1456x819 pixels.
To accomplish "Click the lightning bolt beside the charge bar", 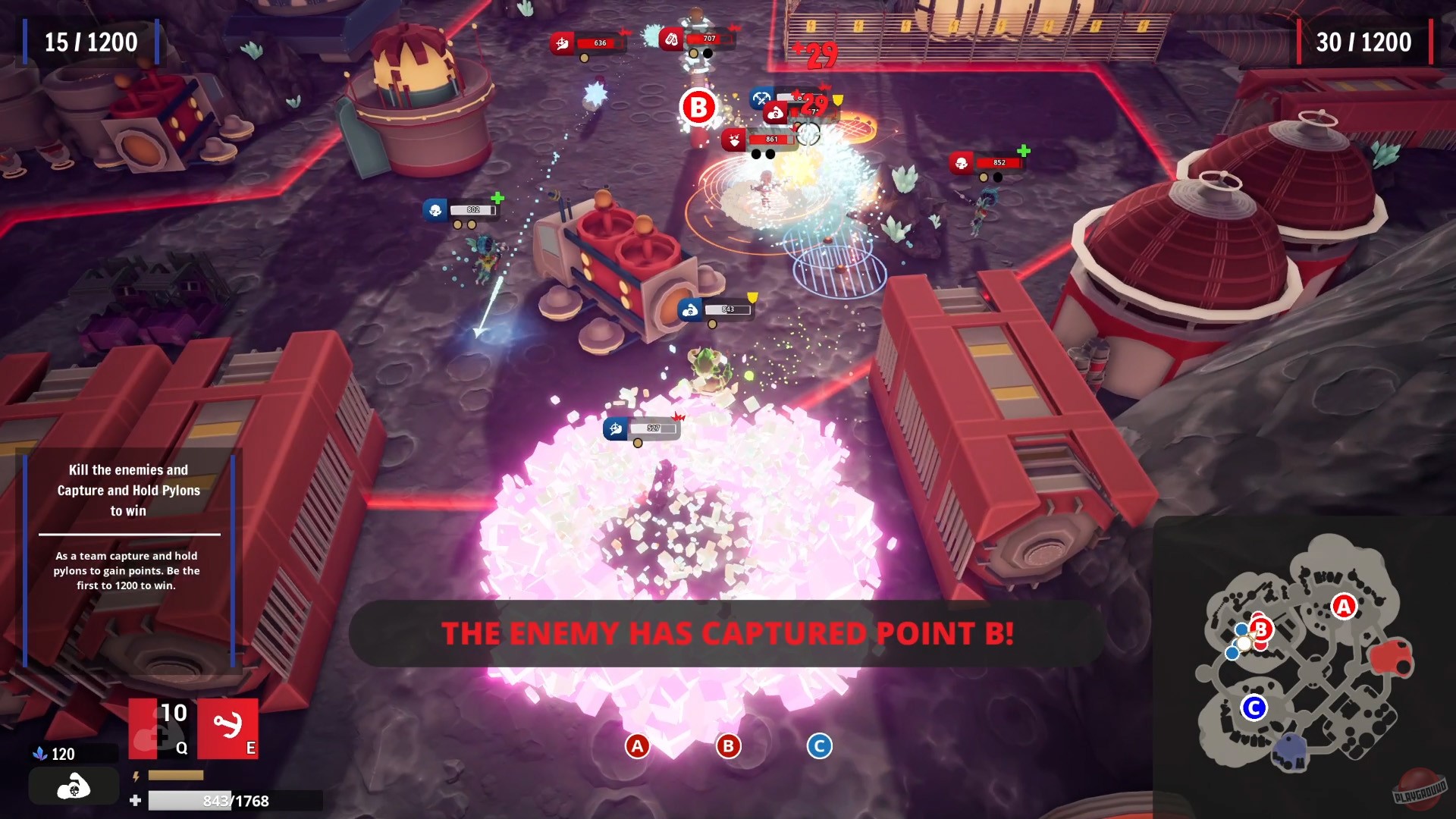I will [x=136, y=775].
